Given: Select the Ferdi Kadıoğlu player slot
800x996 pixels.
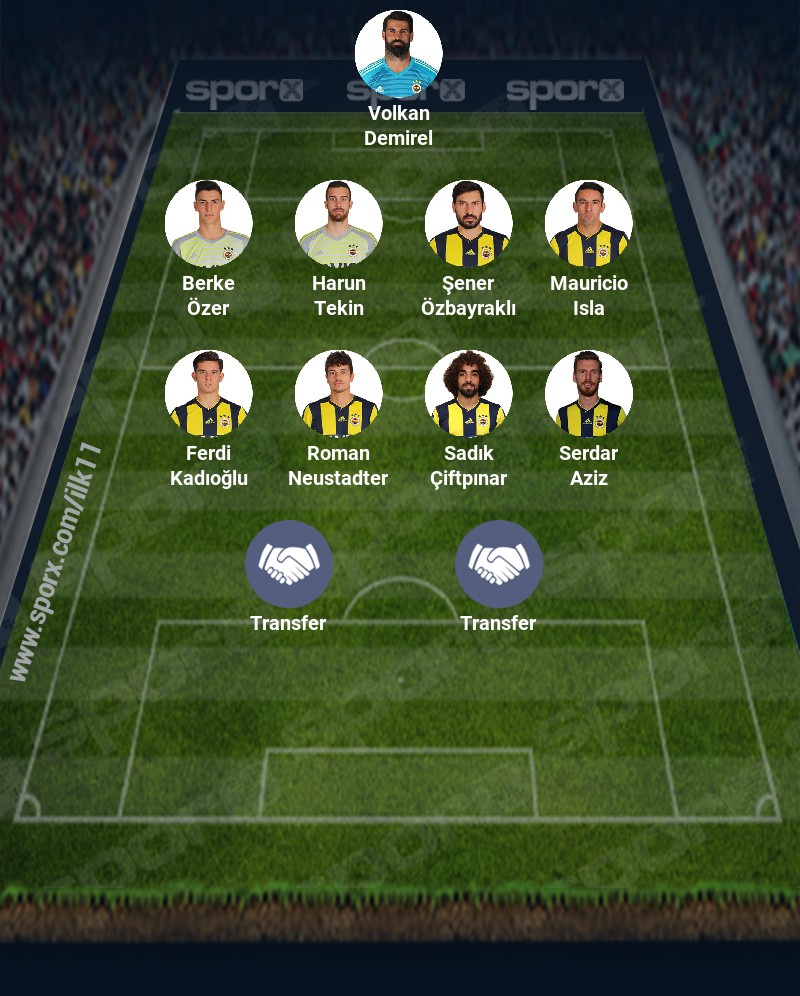Looking at the screenshot, I should click(208, 394).
